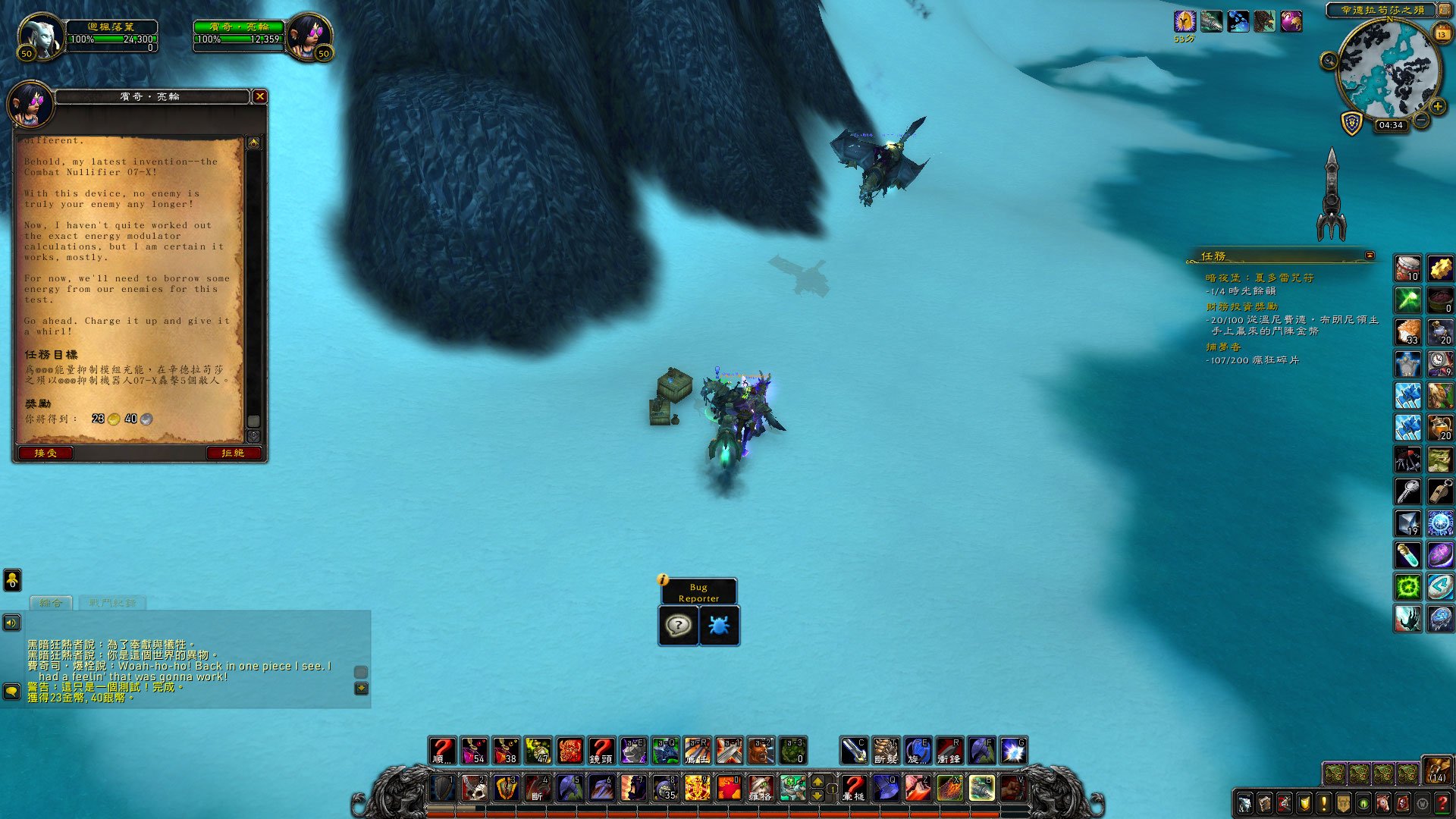
Task: Activate the 衝鋒 charge ability
Action: point(949,751)
